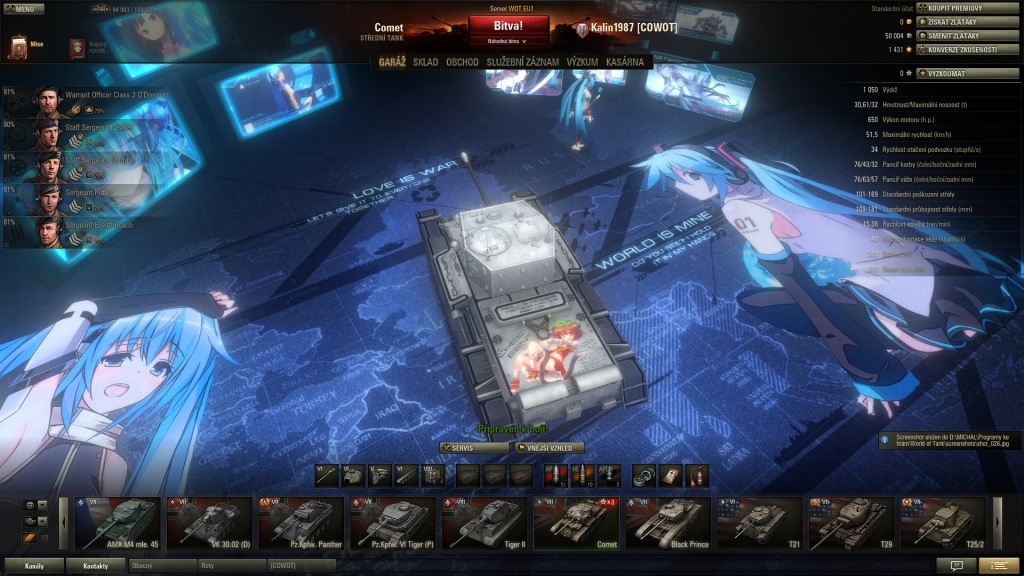Select the Tiger II tank in carousel
The image size is (1024, 576).
pos(486,523)
